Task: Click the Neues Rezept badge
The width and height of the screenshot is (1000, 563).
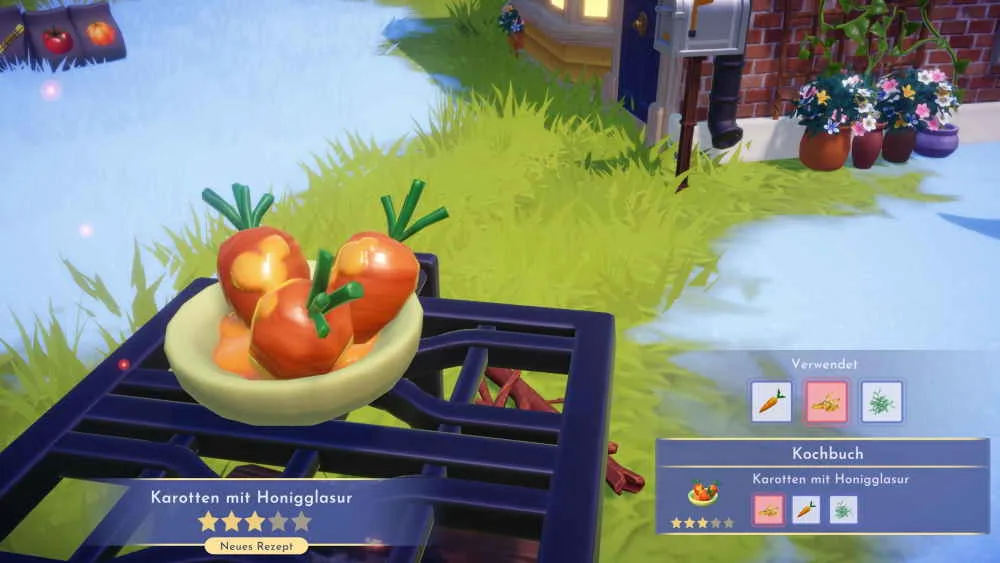Action: [x=255, y=546]
